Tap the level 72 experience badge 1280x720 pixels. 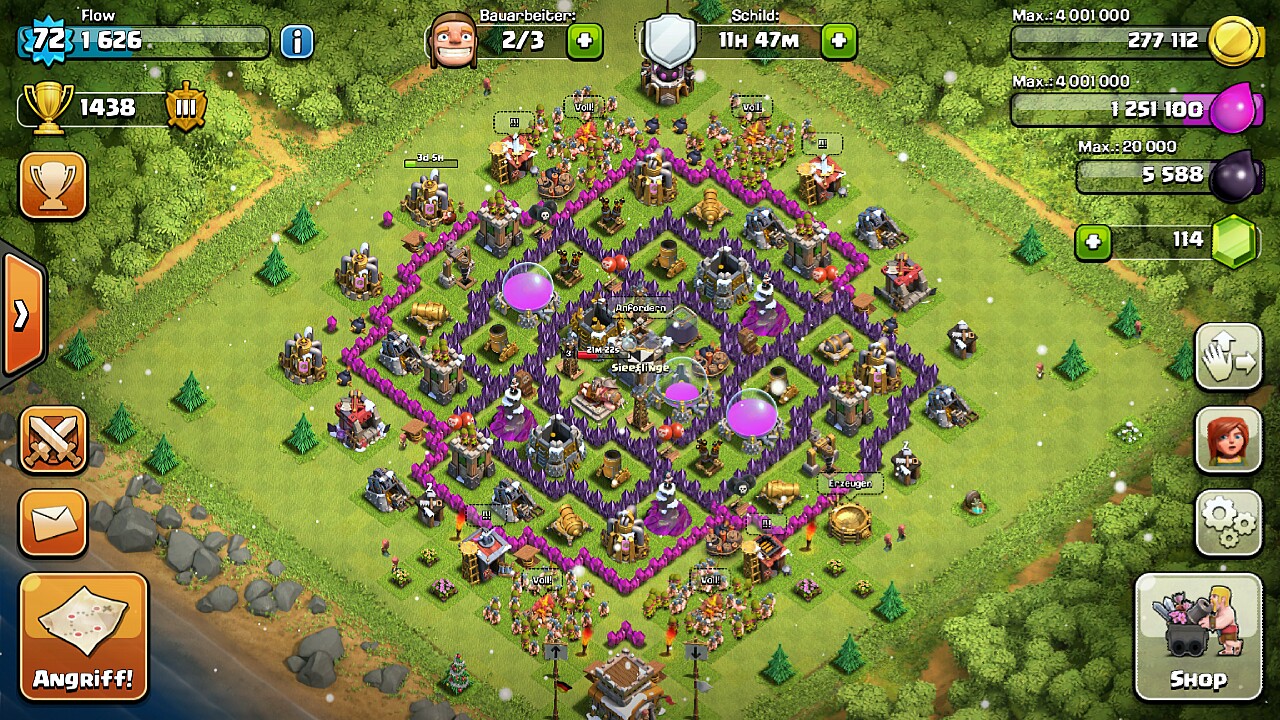tap(47, 41)
